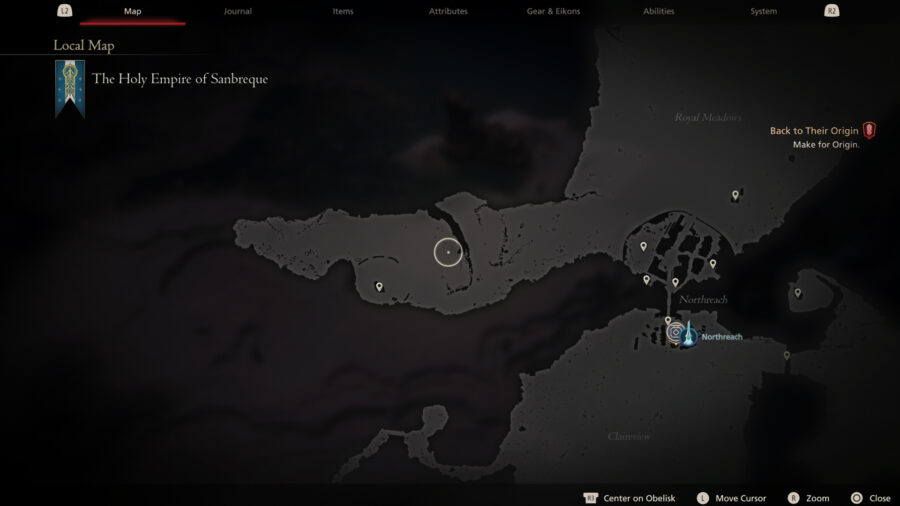Open the System tab
Viewport: 900px width, 506px height.
763,11
